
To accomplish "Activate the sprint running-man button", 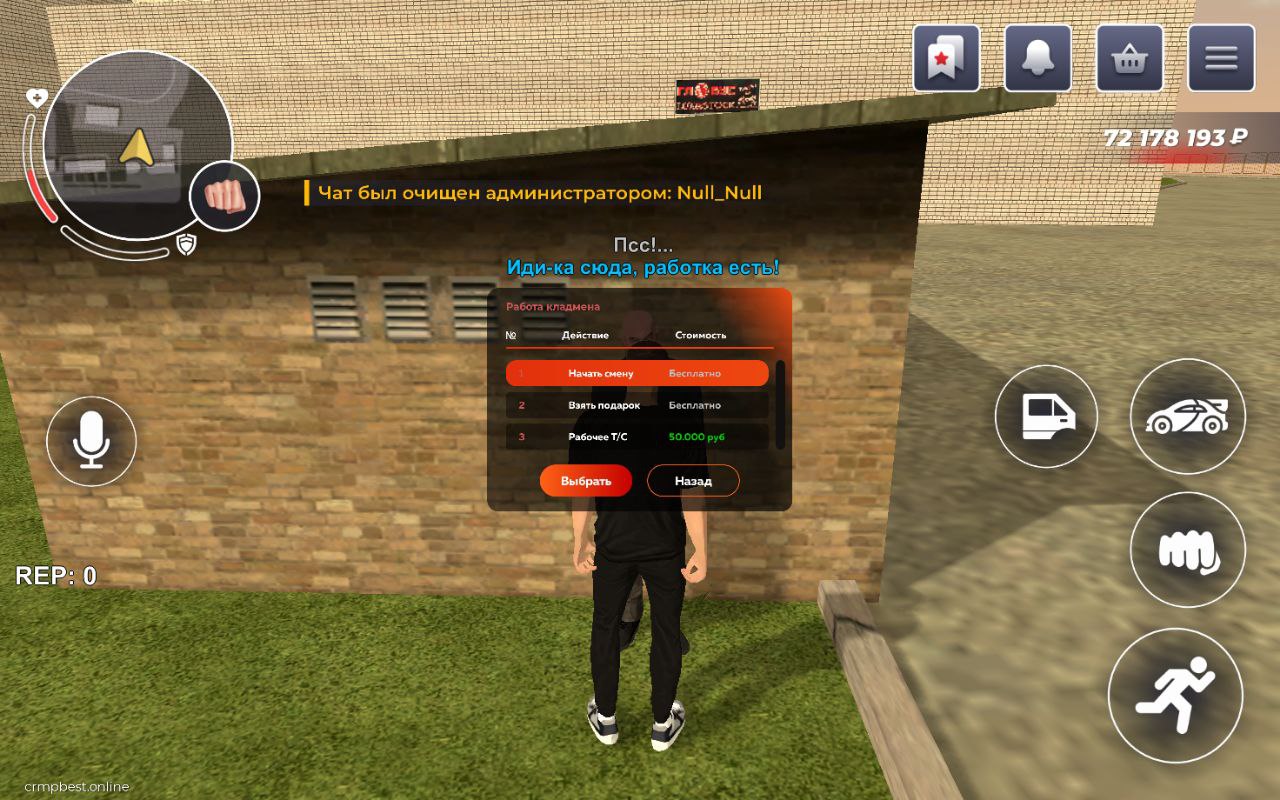I will [x=1175, y=695].
